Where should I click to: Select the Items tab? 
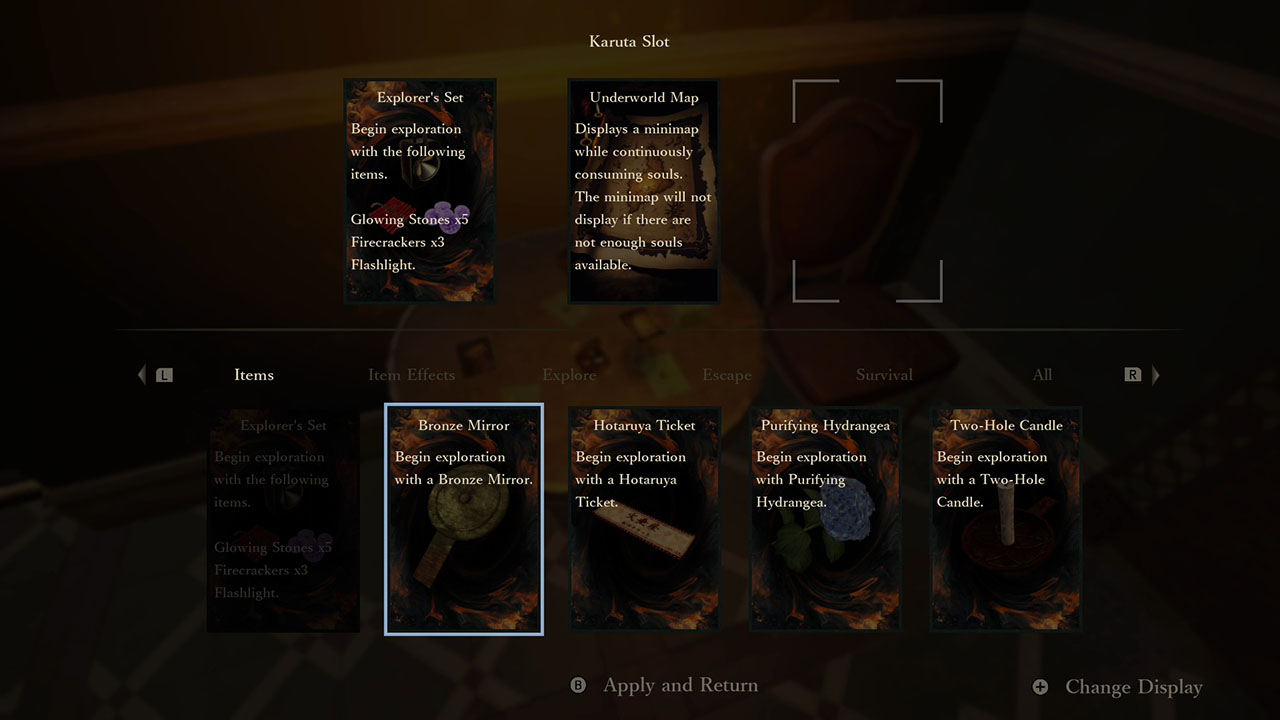coord(253,374)
